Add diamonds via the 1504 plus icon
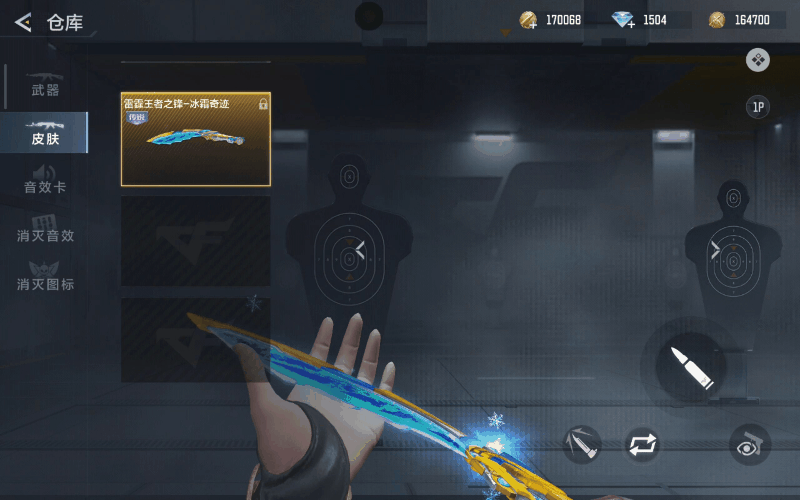Image resolution: width=800 pixels, height=500 pixels. pos(624,20)
